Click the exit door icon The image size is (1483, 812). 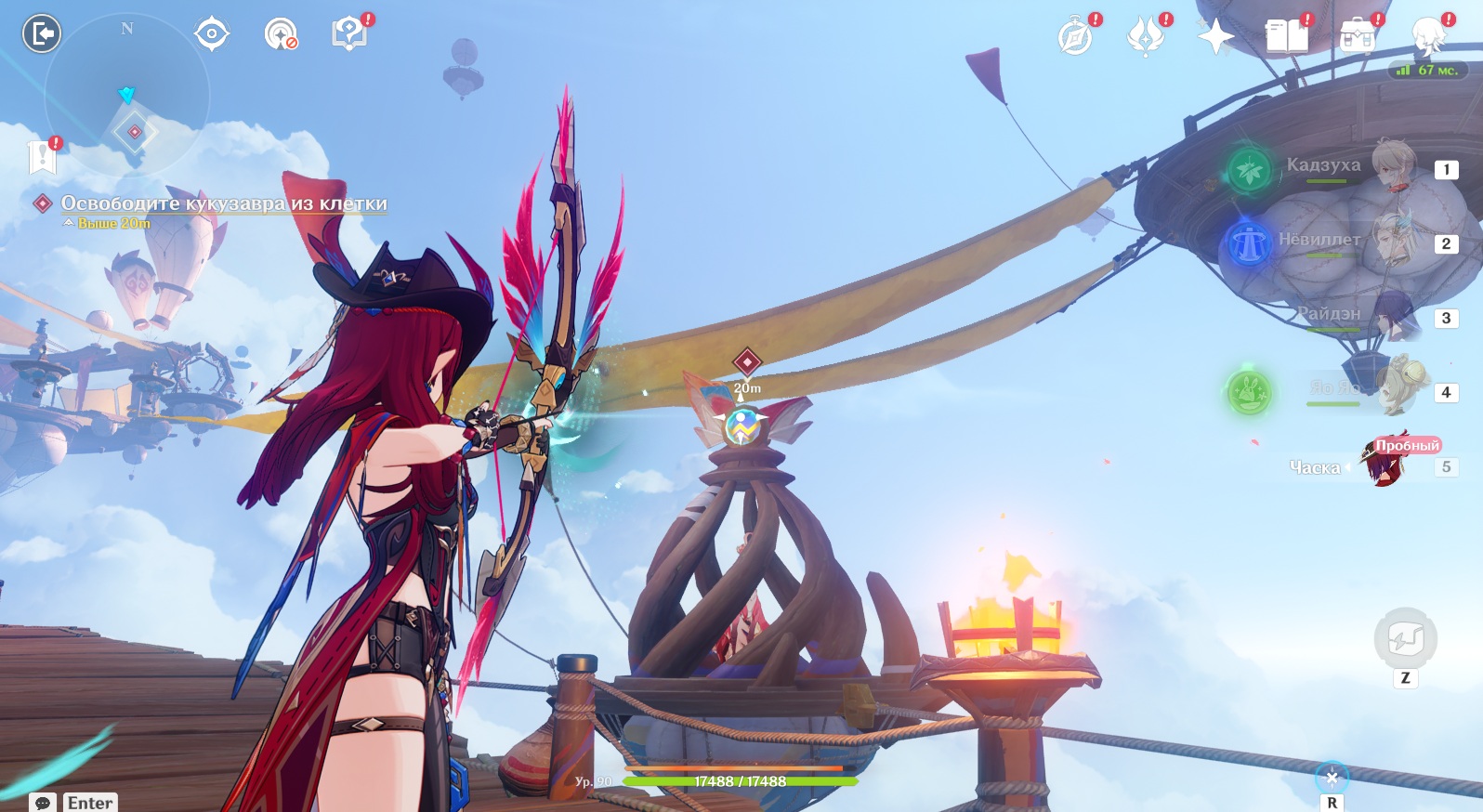[x=42, y=34]
